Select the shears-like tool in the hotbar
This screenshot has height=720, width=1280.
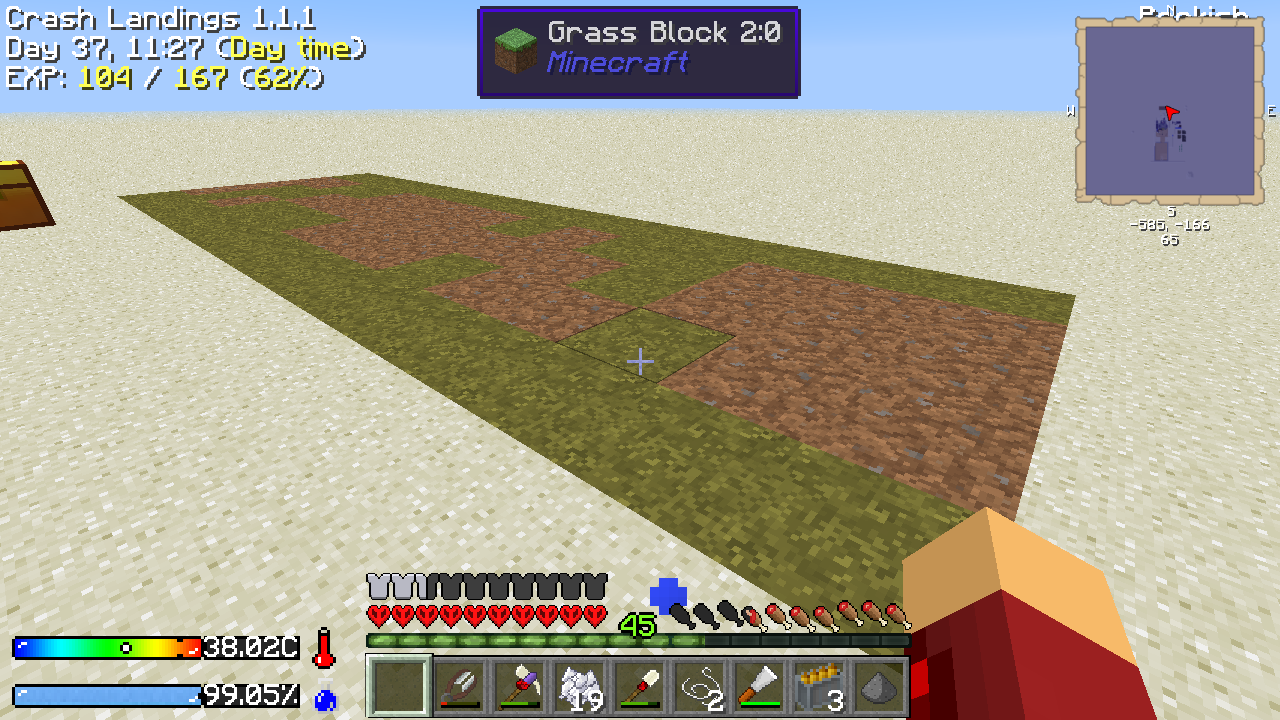460,687
